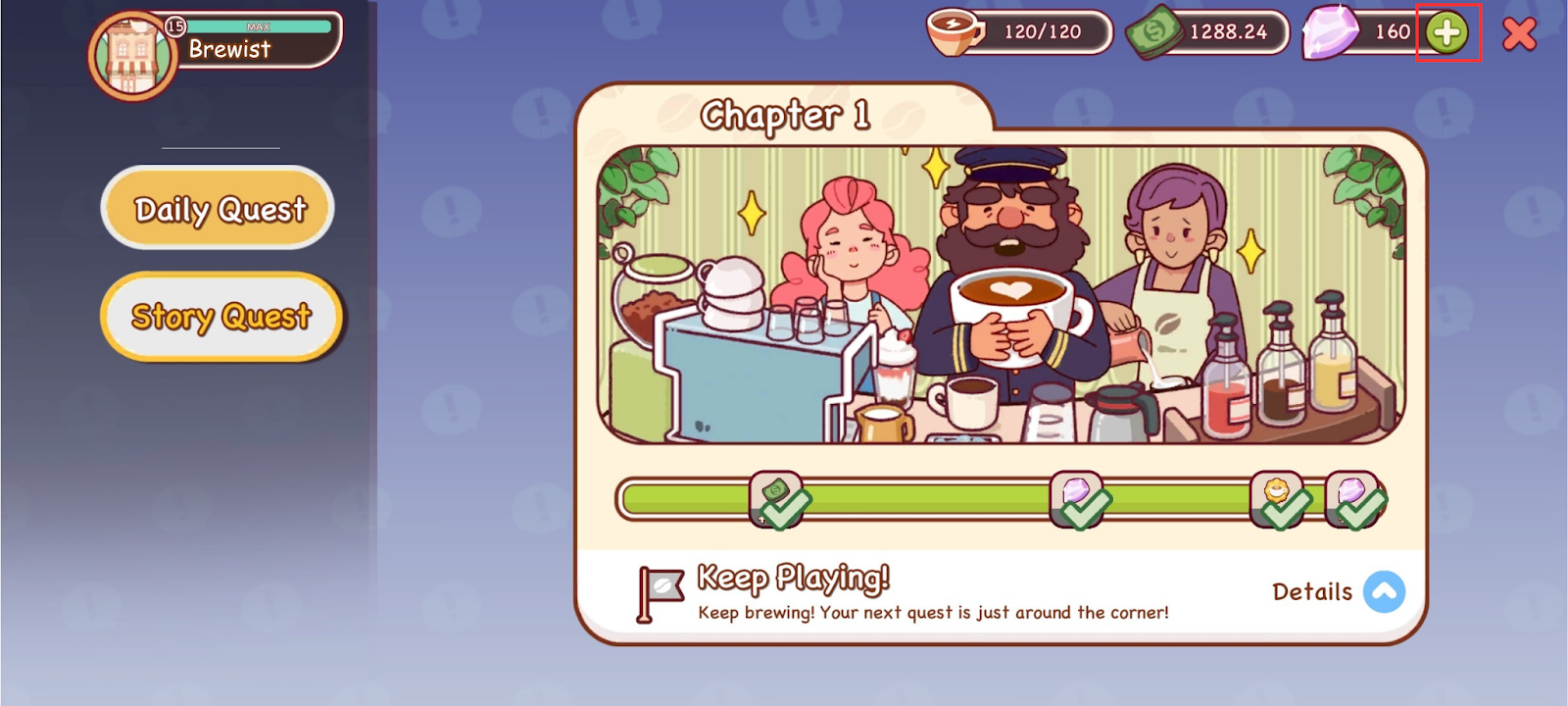Select the smiley coin reward milestone
This screenshot has height=706, width=1568.
point(1277,498)
